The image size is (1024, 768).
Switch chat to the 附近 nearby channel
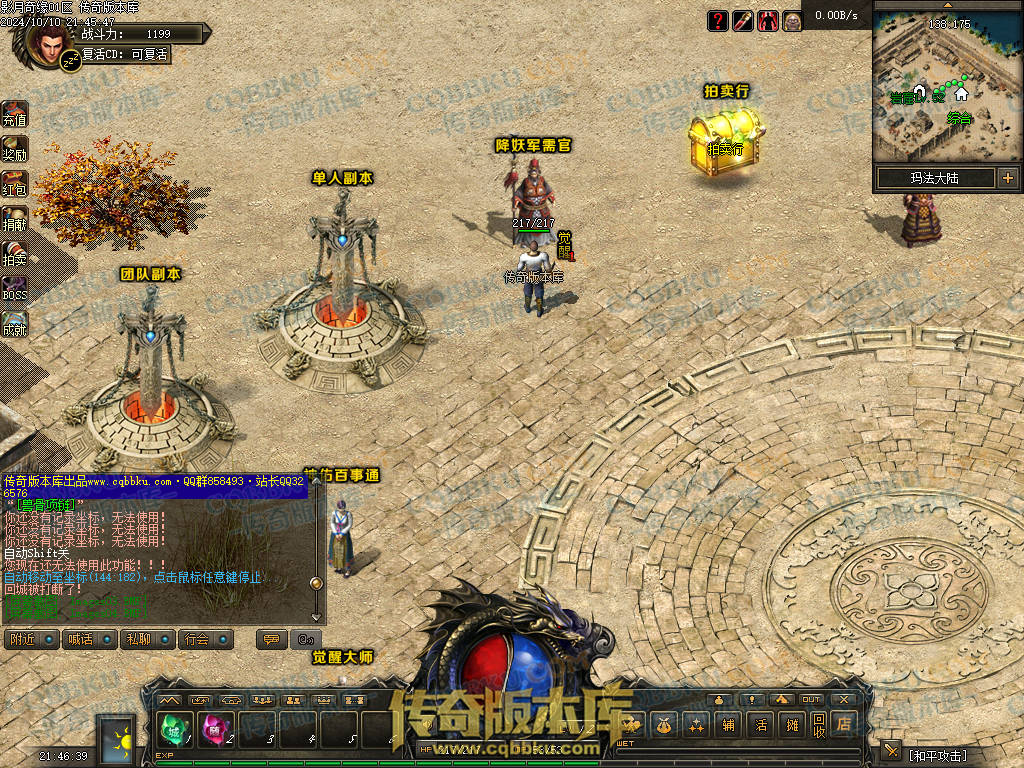pos(32,639)
